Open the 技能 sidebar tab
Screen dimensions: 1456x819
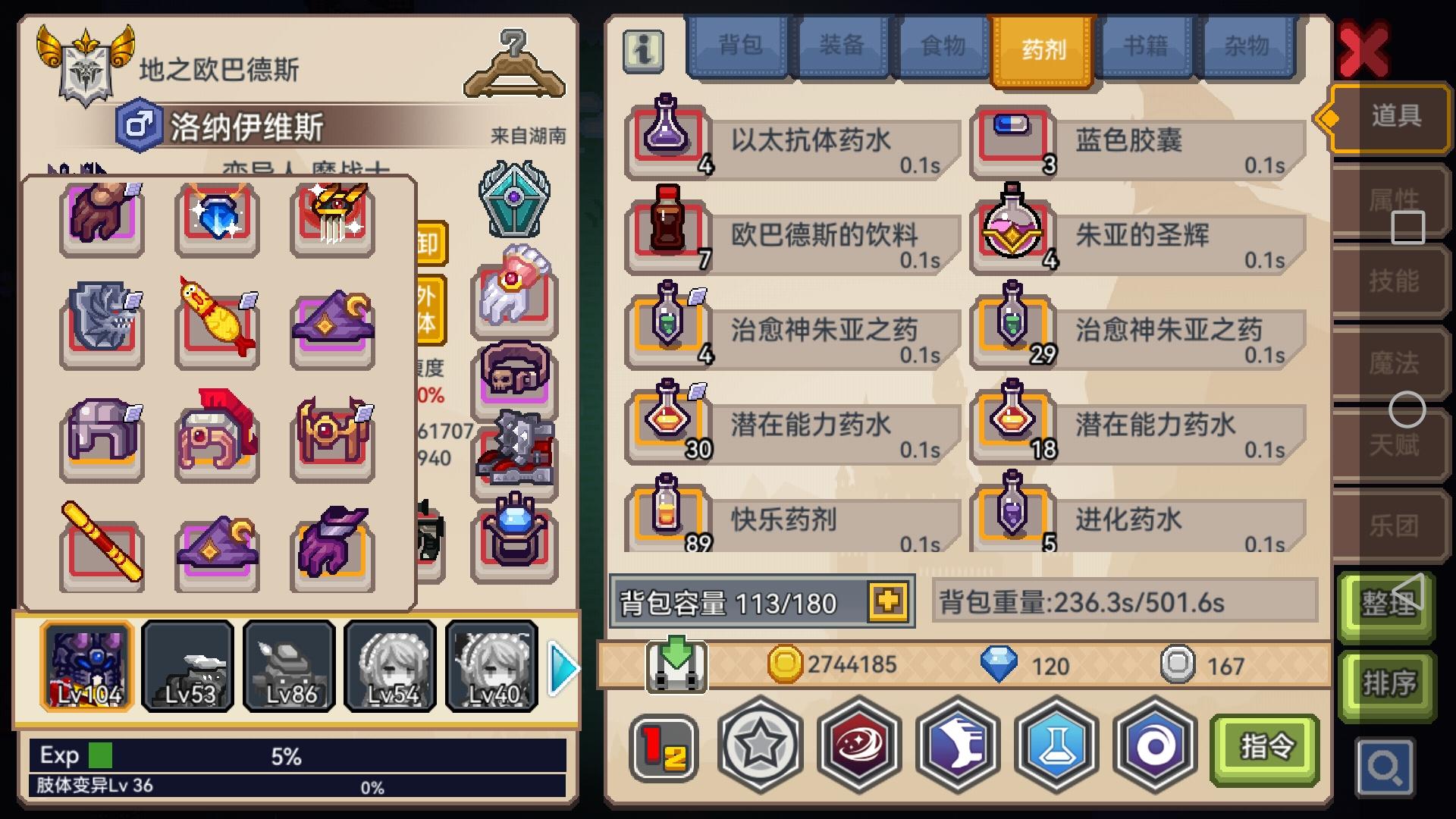(x=1399, y=282)
